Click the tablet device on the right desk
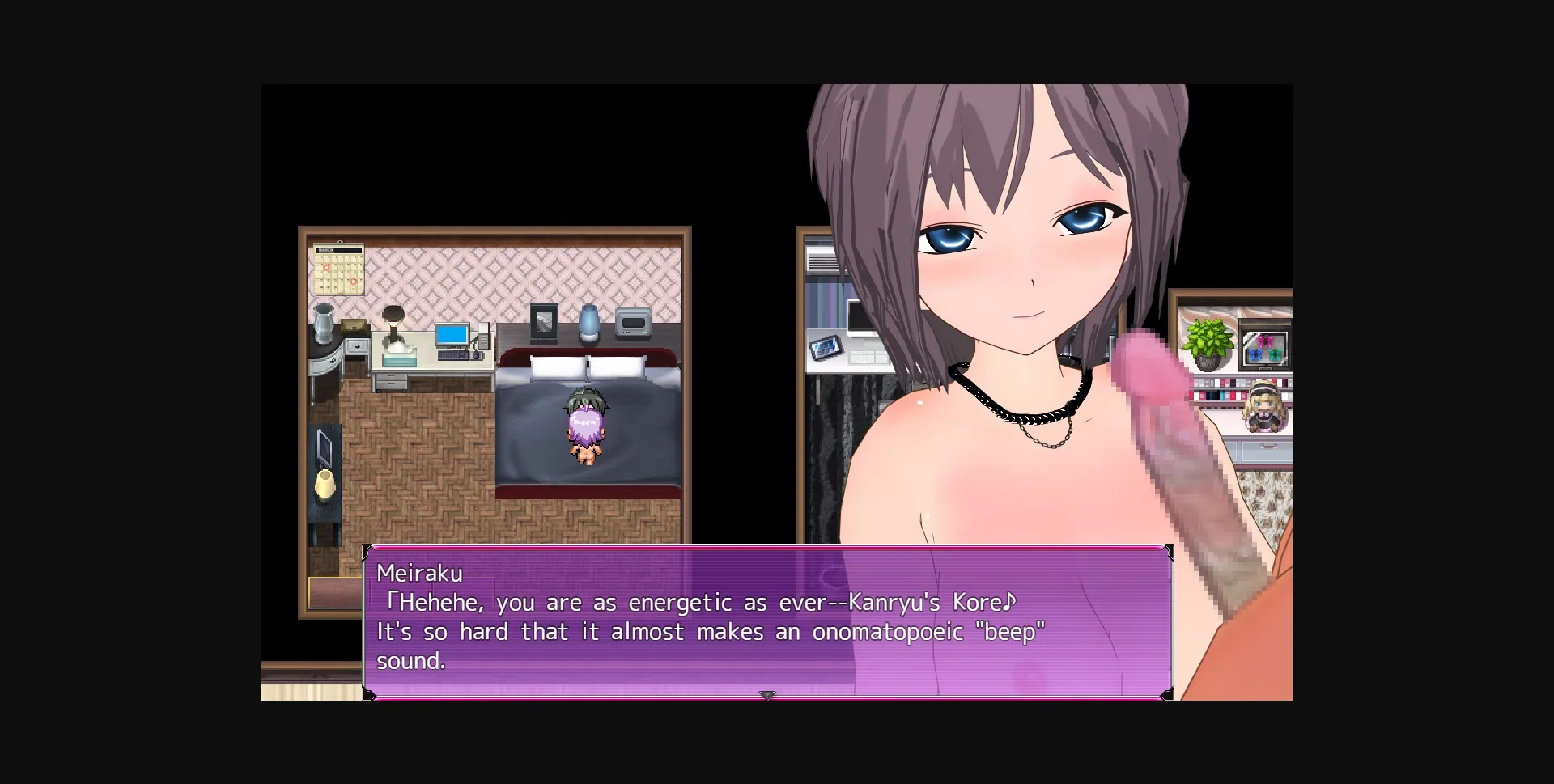The height and width of the screenshot is (784, 1554). pyautogui.click(x=826, y=348)
